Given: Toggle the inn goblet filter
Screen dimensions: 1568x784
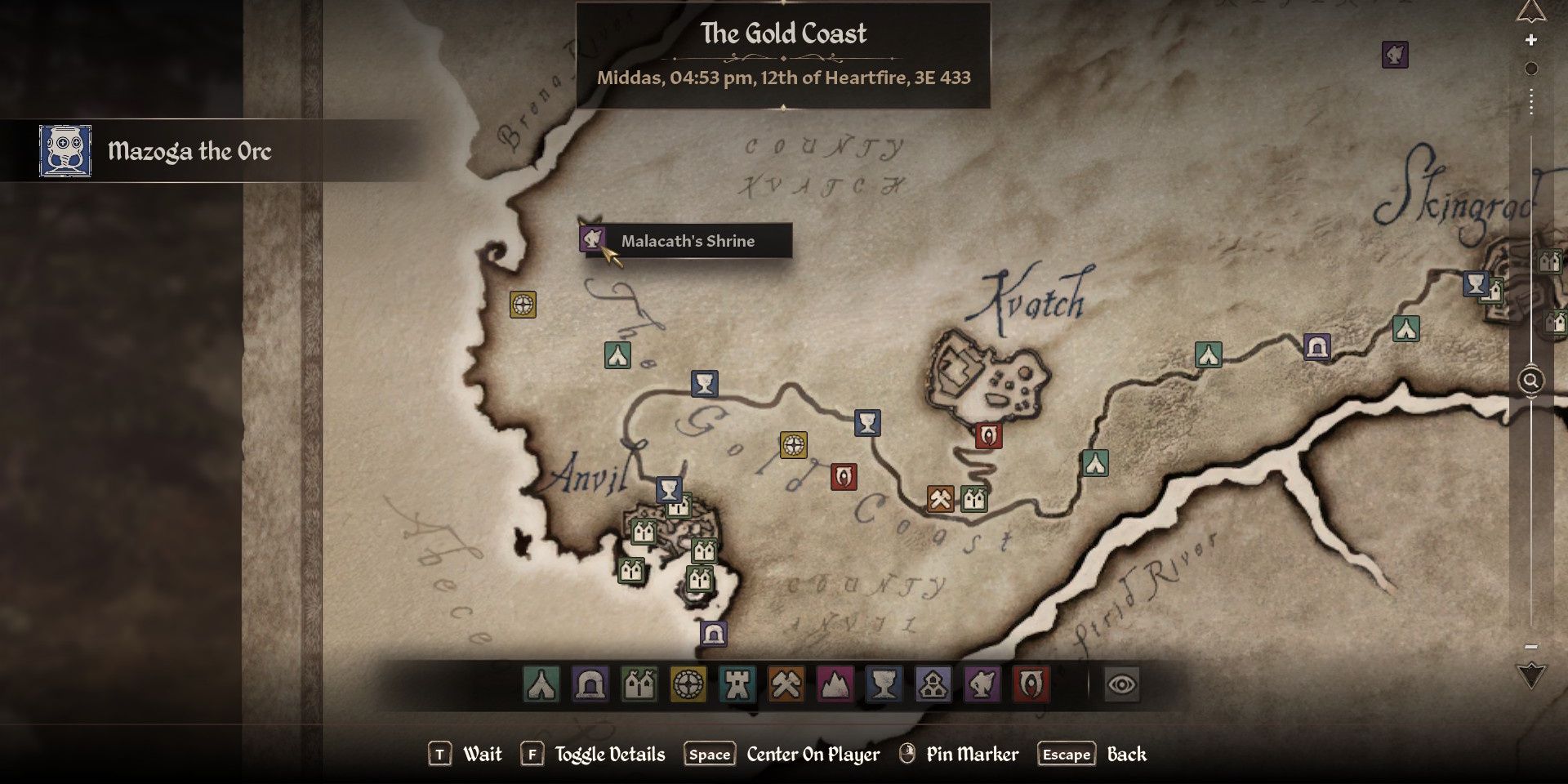Looking at the screenshot, I should pos(884,684).
